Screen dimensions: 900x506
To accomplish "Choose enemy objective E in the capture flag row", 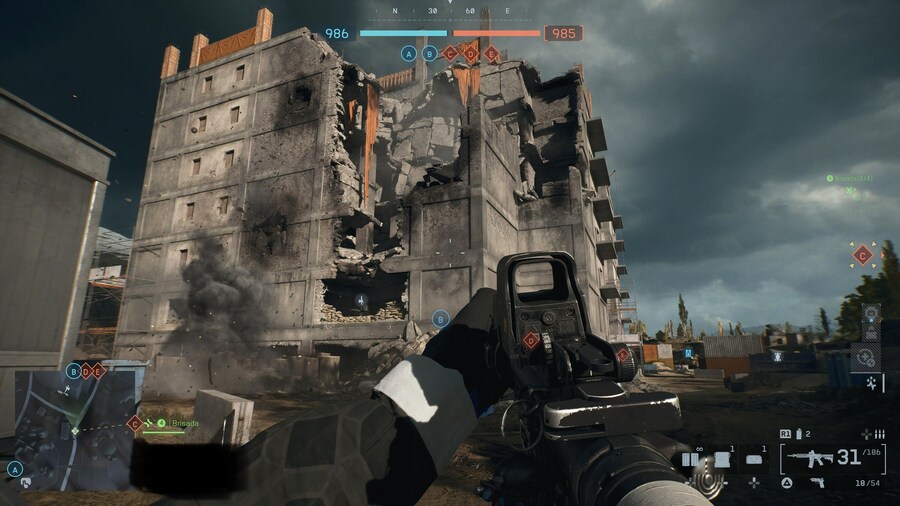I will click(491, 53).
